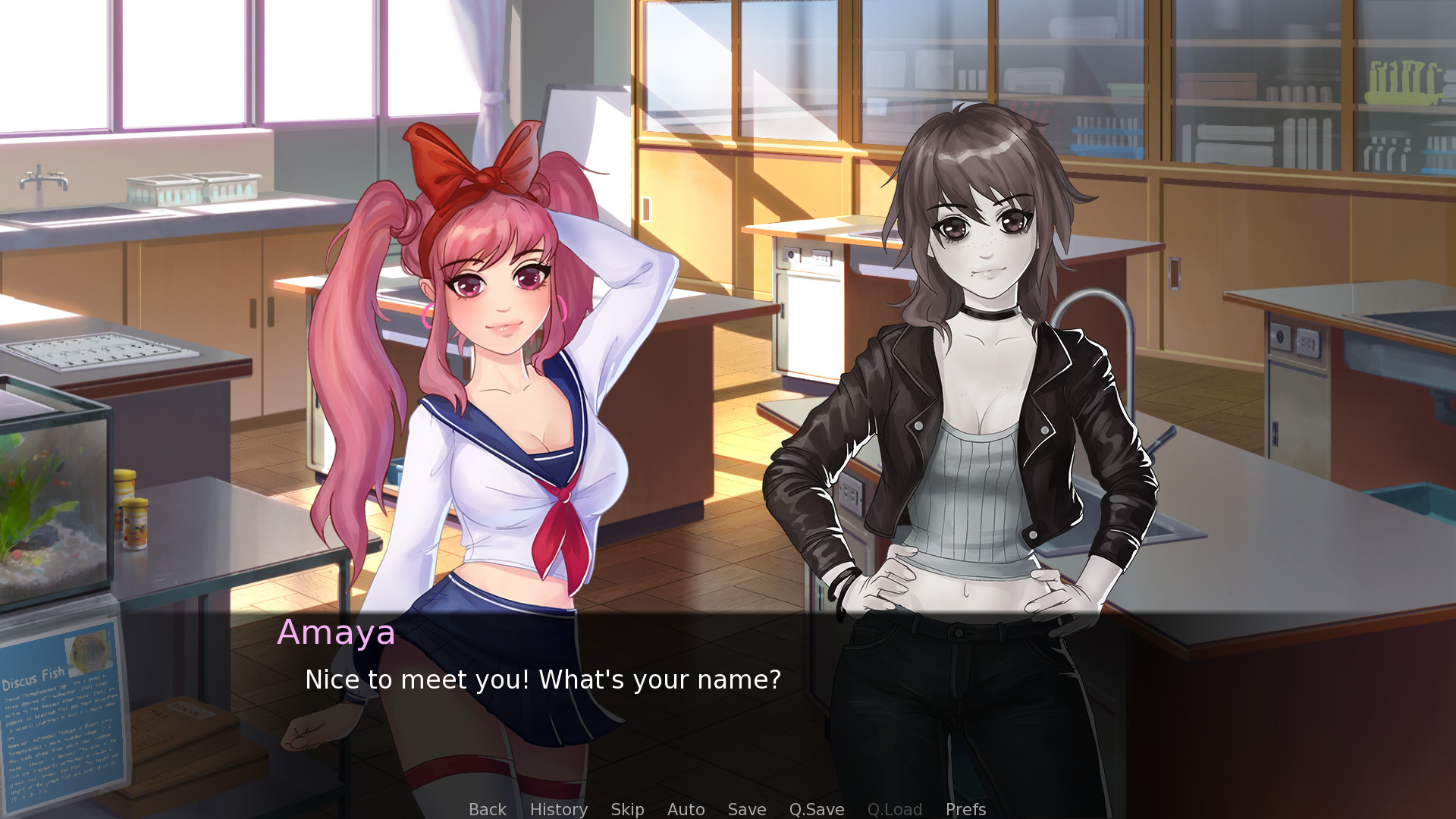This screenshot has width=1456, height=819.
Task: Click the aquarium fish tank
Action: (x=53, y=500)
